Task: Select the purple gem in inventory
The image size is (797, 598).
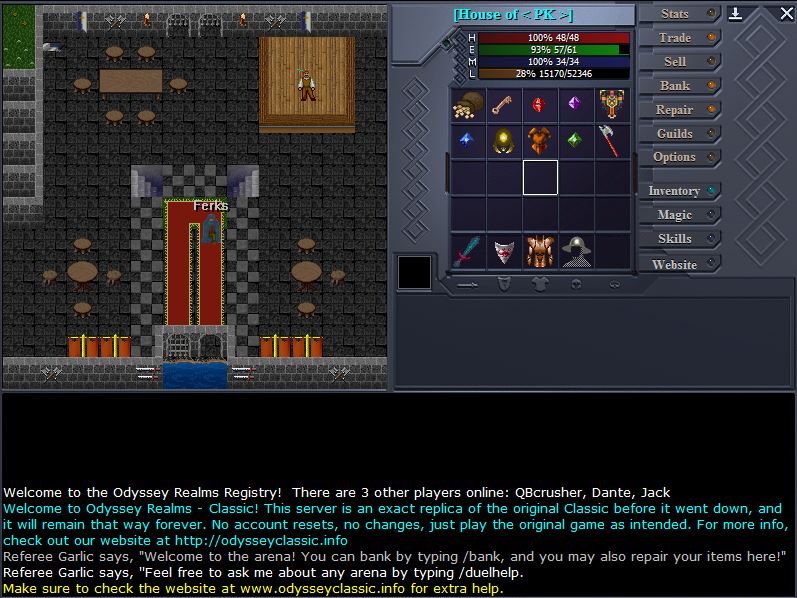Action: pyautogui.click(x=575, y=105)
